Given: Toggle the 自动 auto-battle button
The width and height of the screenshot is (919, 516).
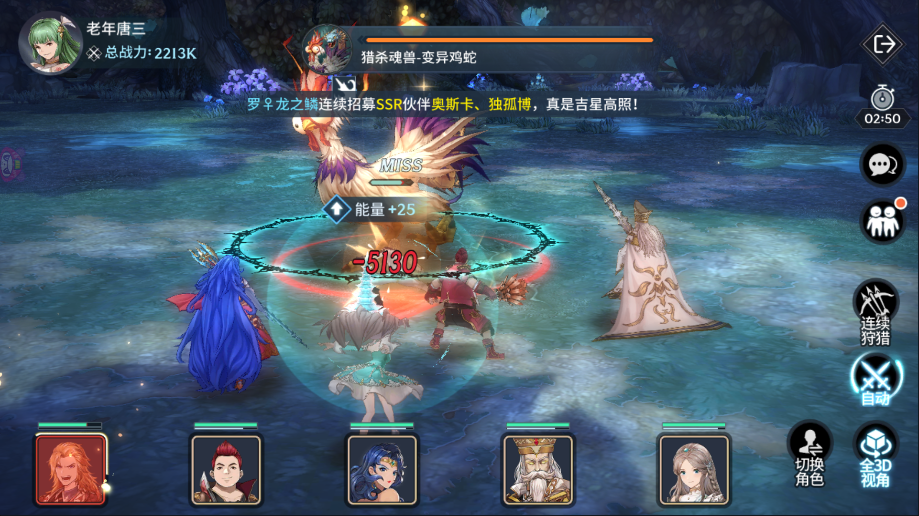Looking at the screenshot, I should tap(875, 380).
